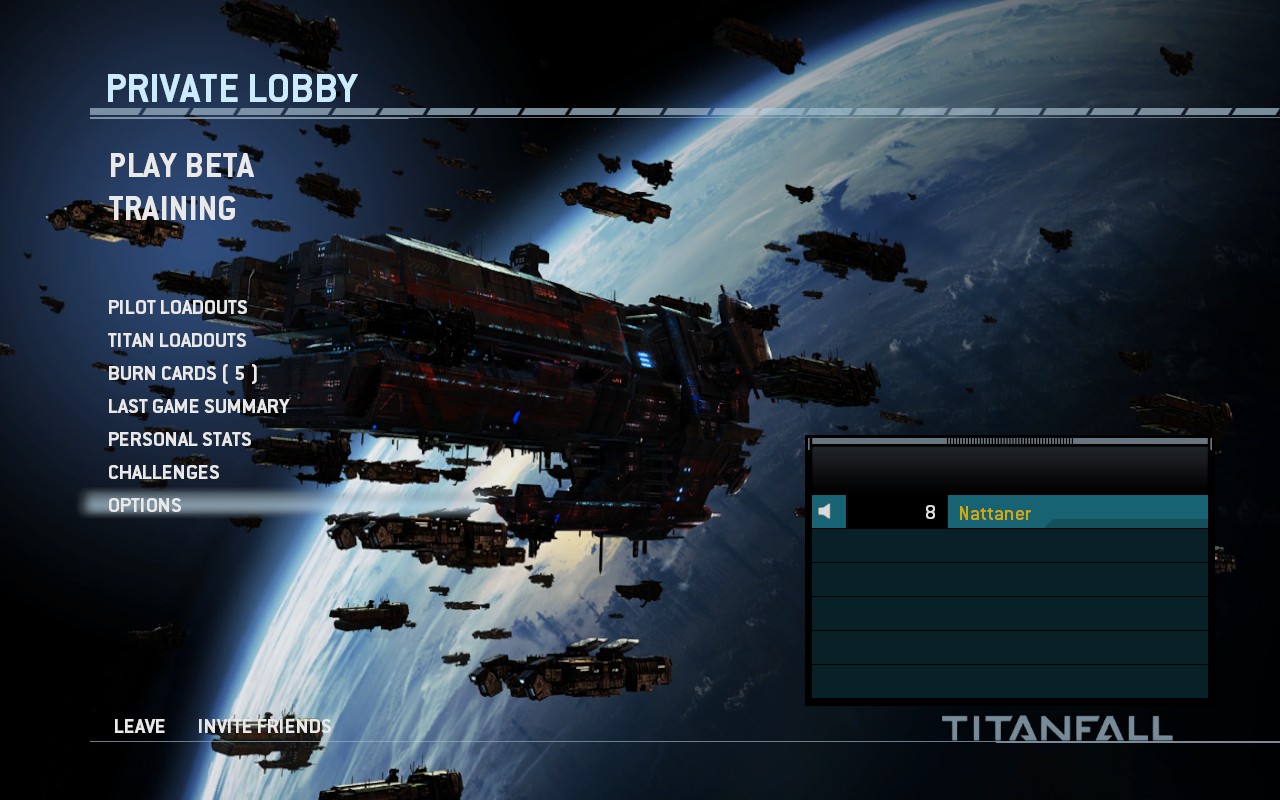Show the Last Game Summary
Viewport: 1280px width, 800px height.
pos(198,406)
